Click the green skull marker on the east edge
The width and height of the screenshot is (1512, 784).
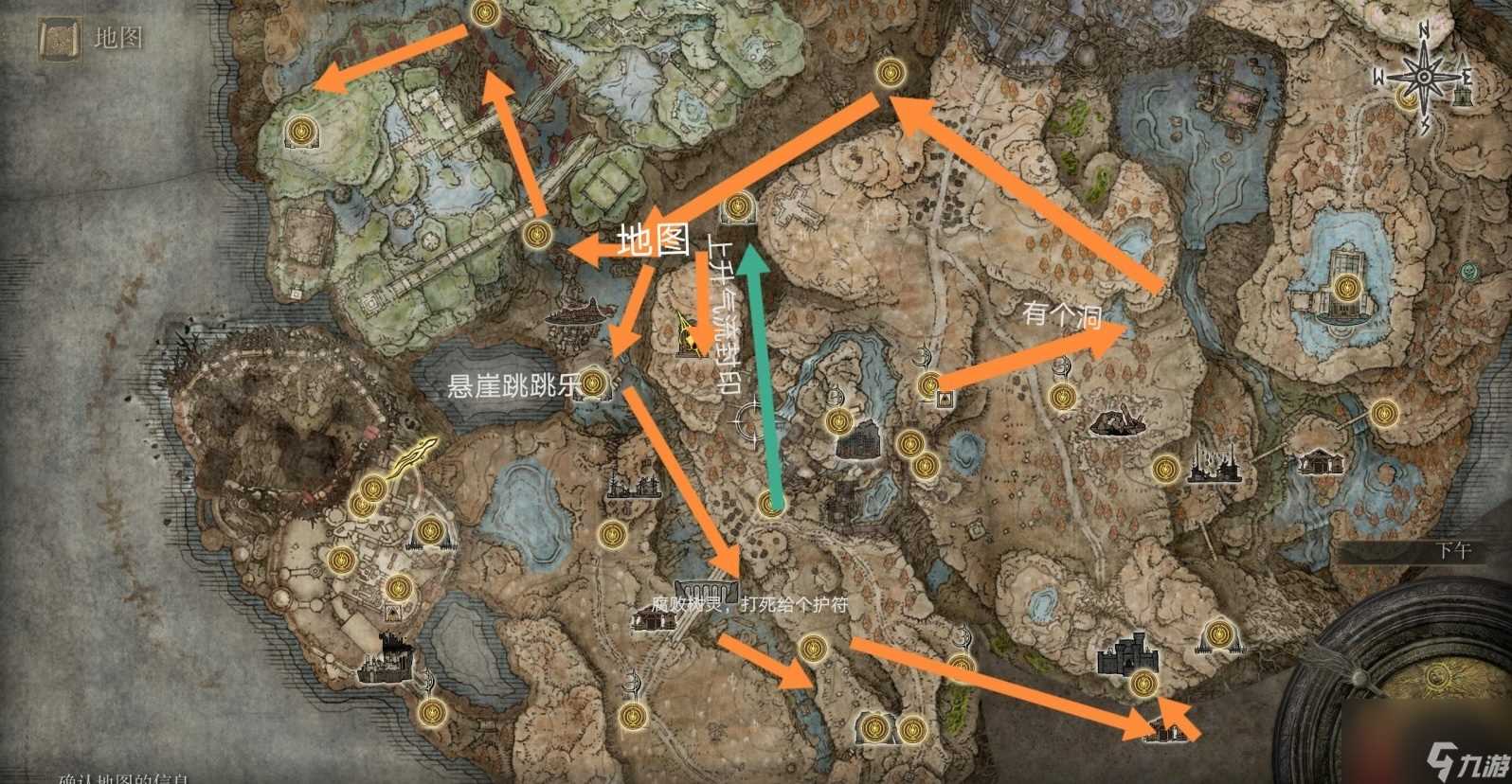1468,273
